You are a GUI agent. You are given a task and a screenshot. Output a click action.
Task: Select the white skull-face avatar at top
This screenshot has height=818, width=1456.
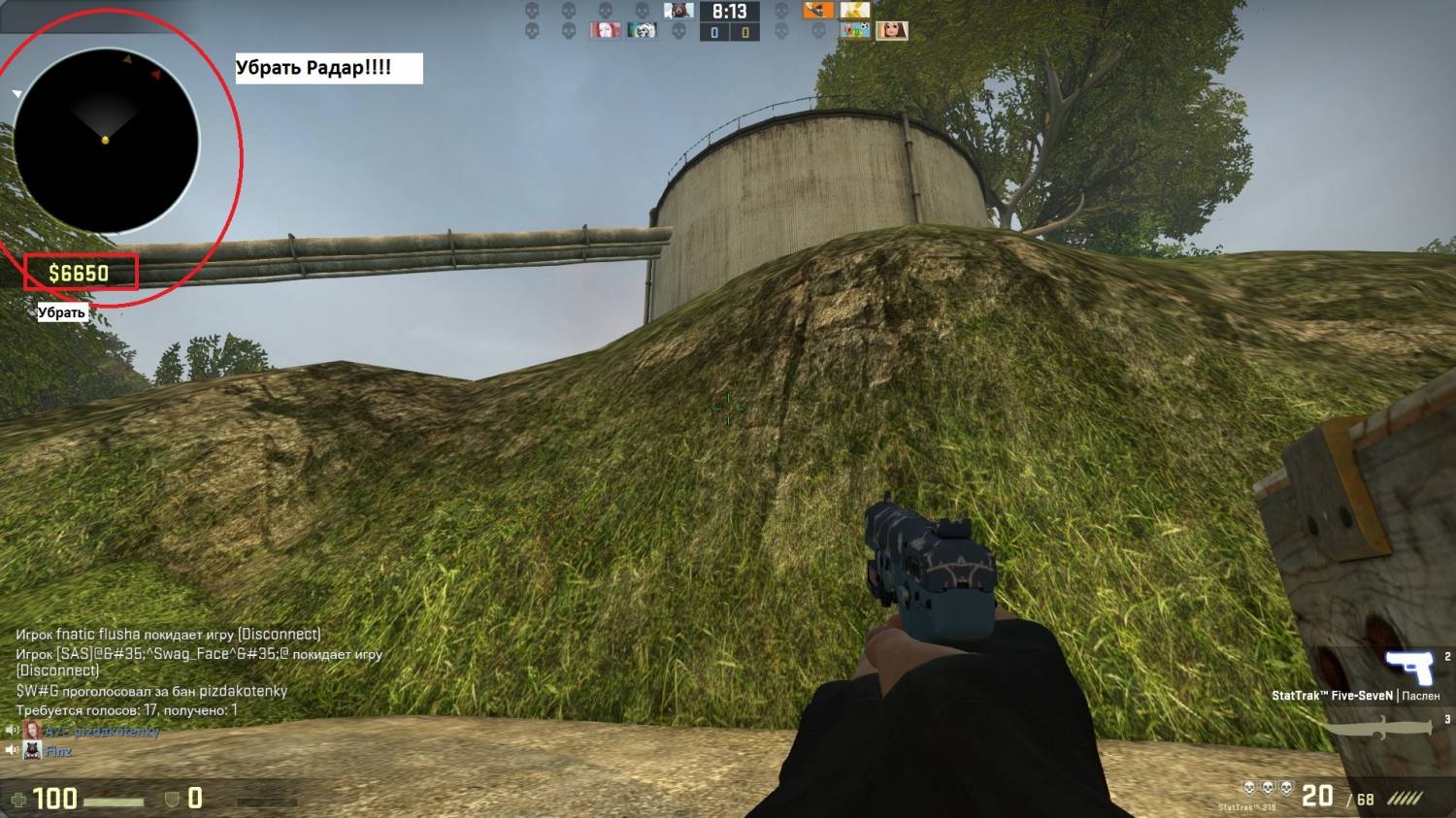coord(642,31)
